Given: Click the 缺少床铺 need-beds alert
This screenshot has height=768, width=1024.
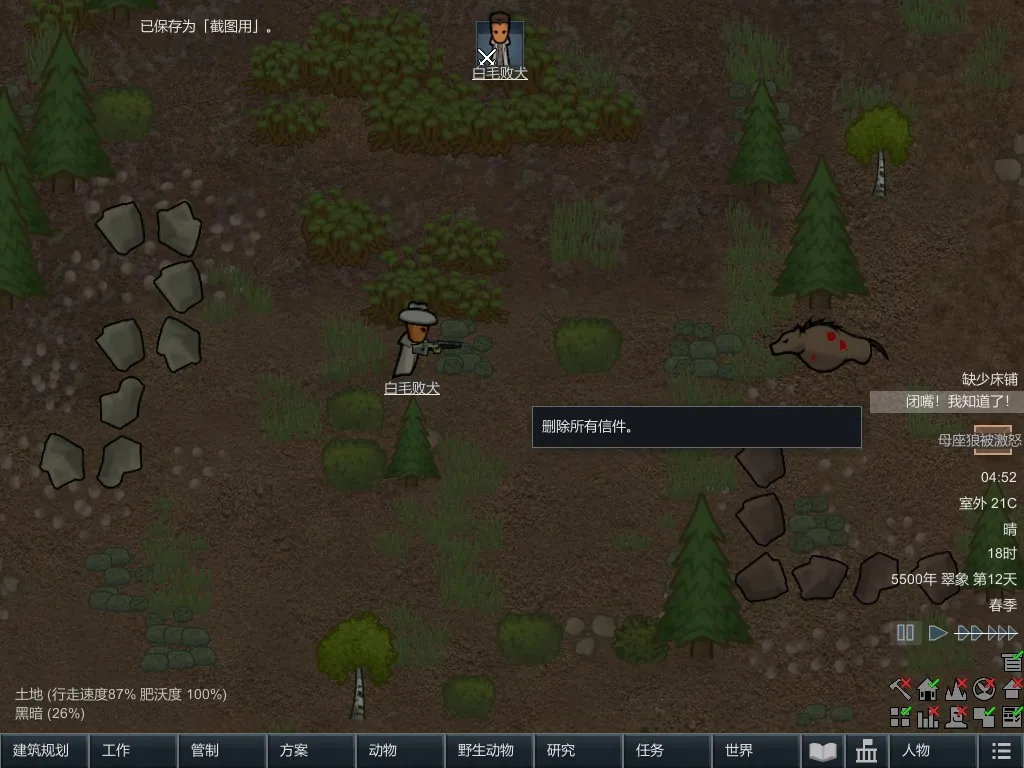Looking at the screenshot, I should point(989,379).
